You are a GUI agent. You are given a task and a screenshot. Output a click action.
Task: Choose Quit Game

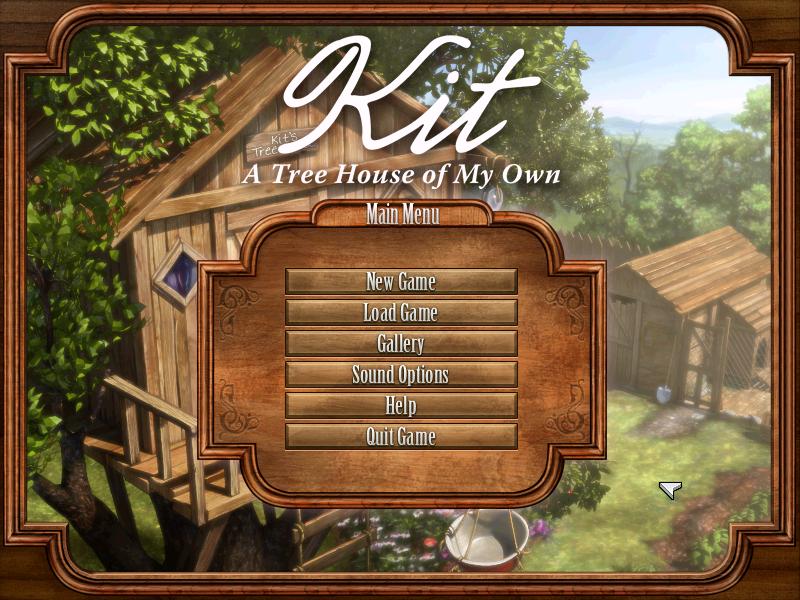tap(401, 436)
